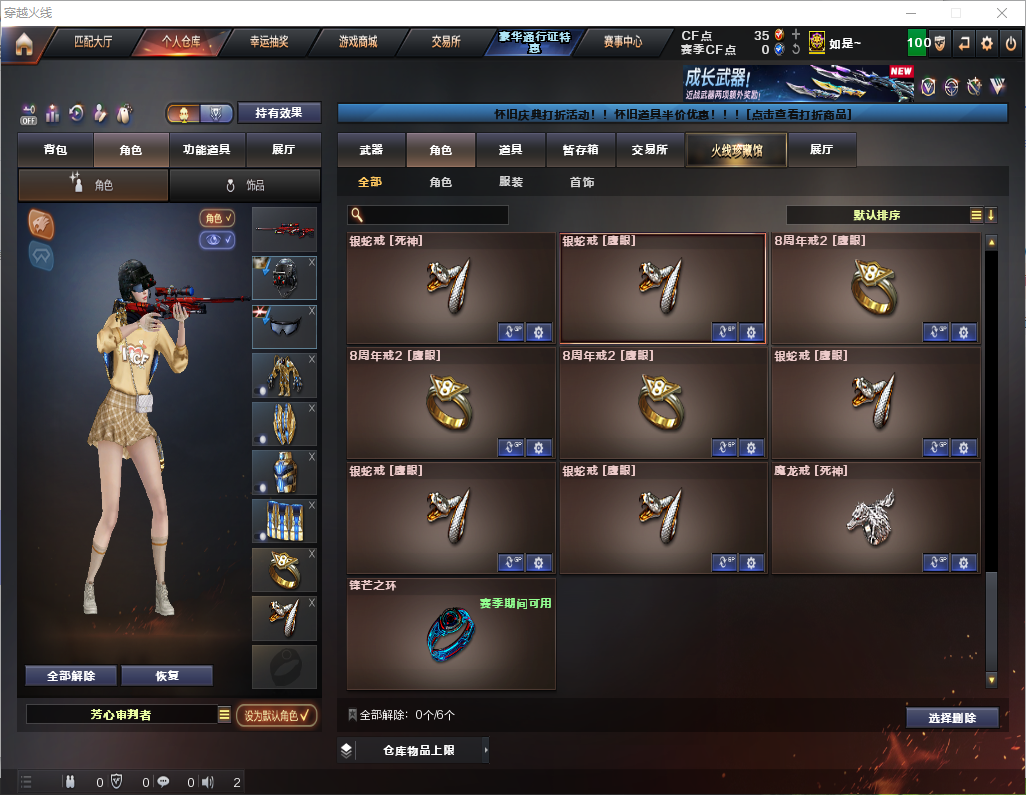This screenshot has width=1026, height=795.
Task: Open the gear settings icon
Action: tap(987, 43)
